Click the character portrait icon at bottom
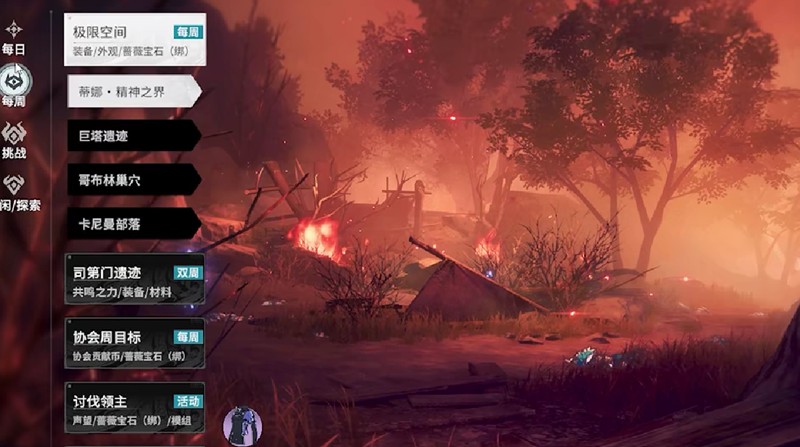 tap(241, 426)
